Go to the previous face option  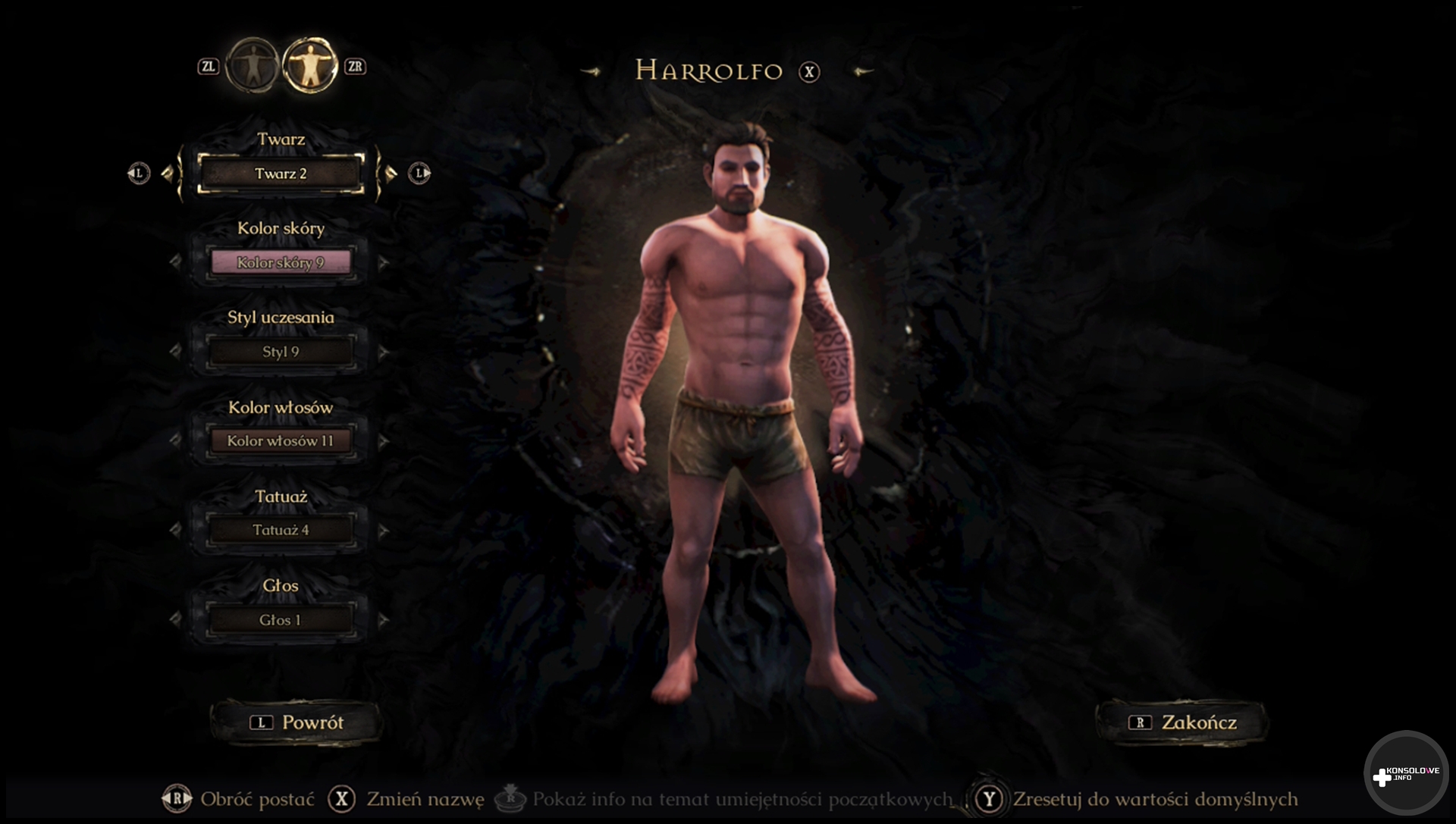pyautogui.click(x=168, y=174)
